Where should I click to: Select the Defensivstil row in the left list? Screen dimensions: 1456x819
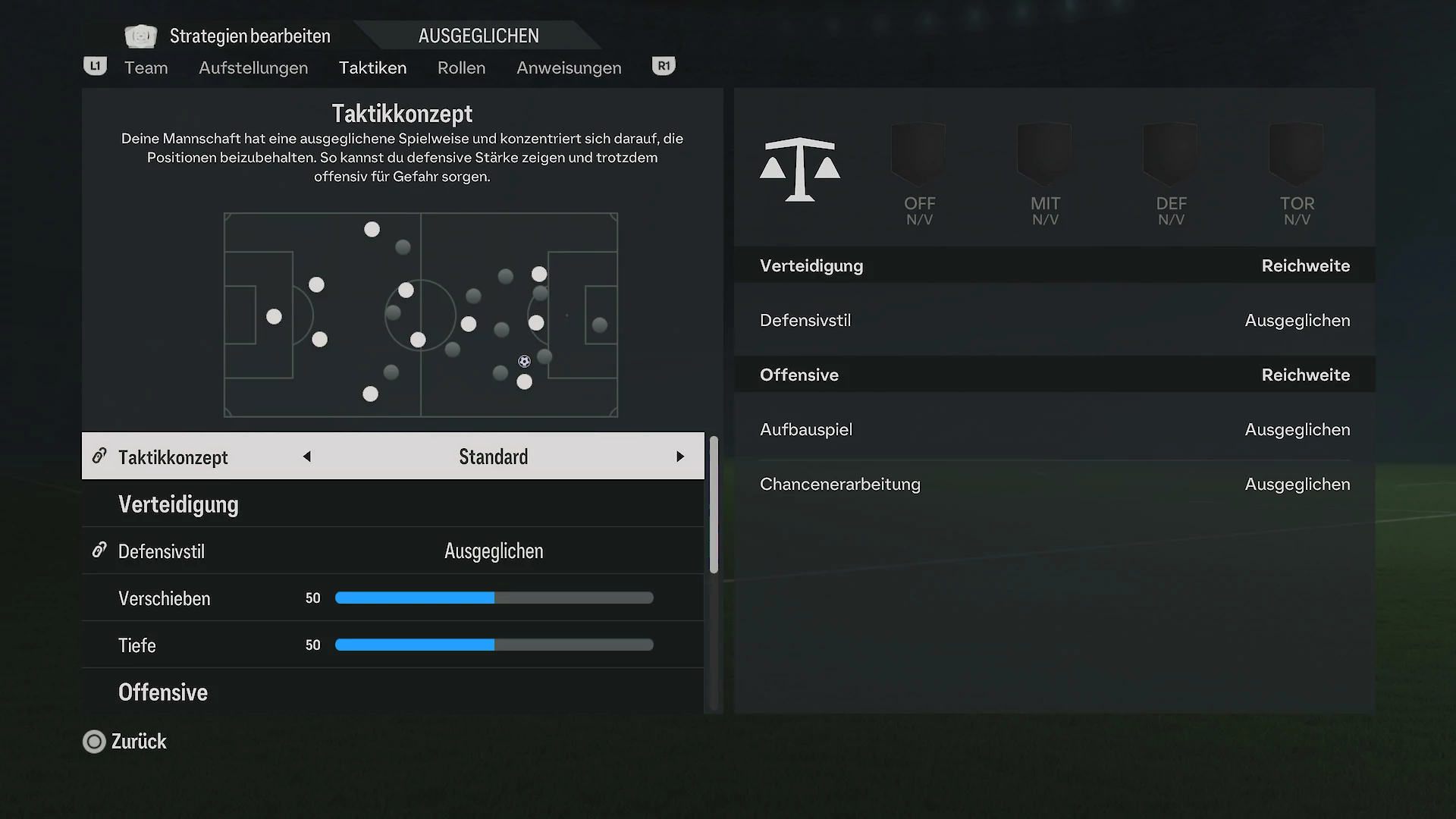[x=393, y=551]
